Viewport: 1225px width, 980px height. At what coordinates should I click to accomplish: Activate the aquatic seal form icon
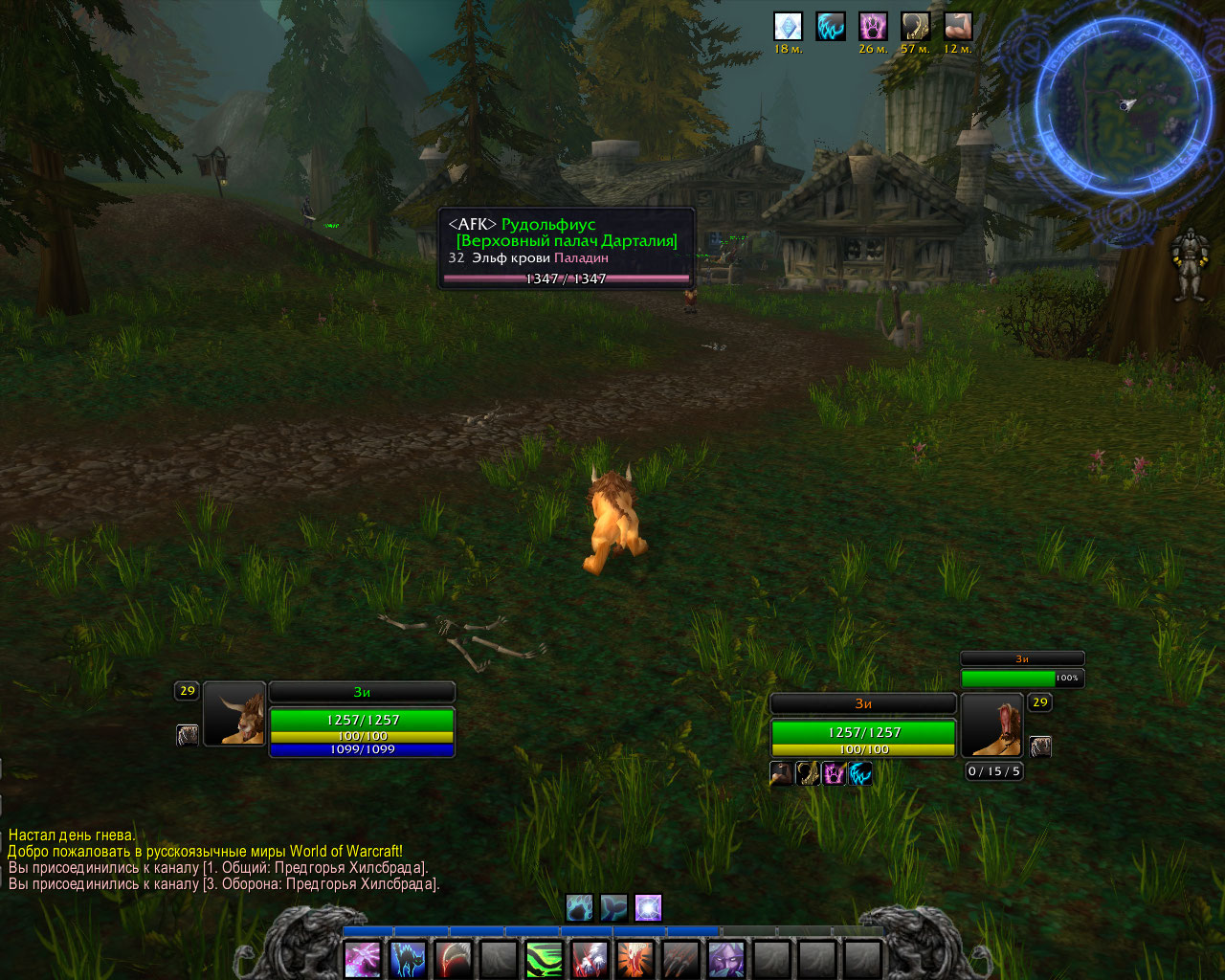pos(613,907)
